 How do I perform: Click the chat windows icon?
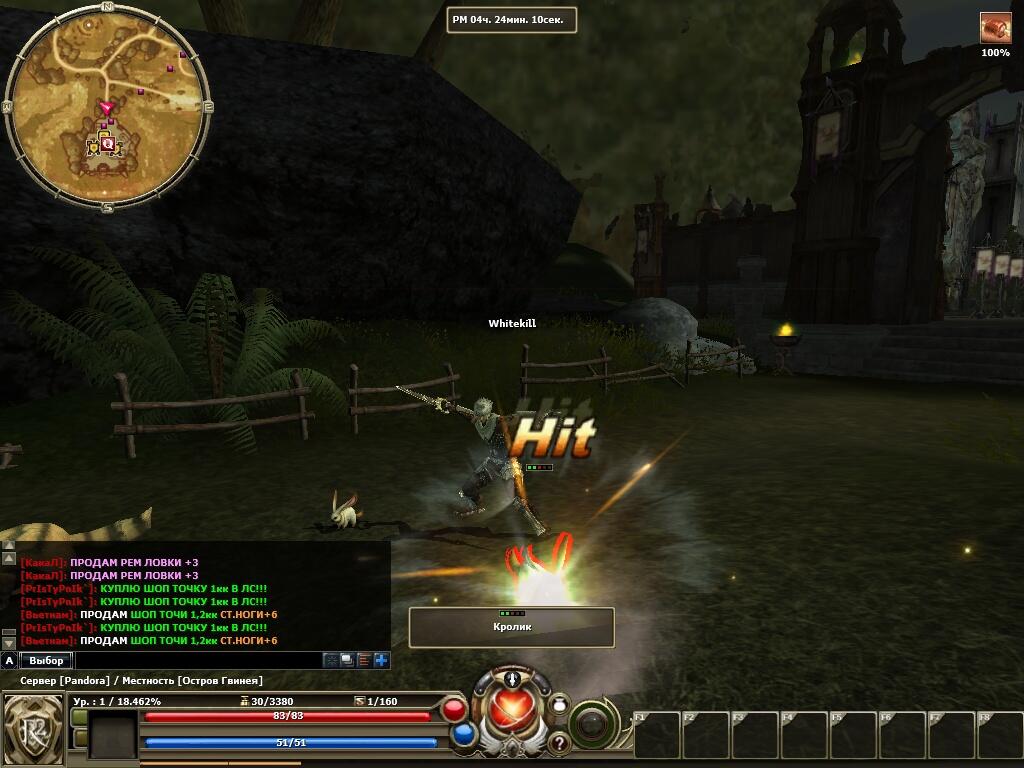pos(347,660)
